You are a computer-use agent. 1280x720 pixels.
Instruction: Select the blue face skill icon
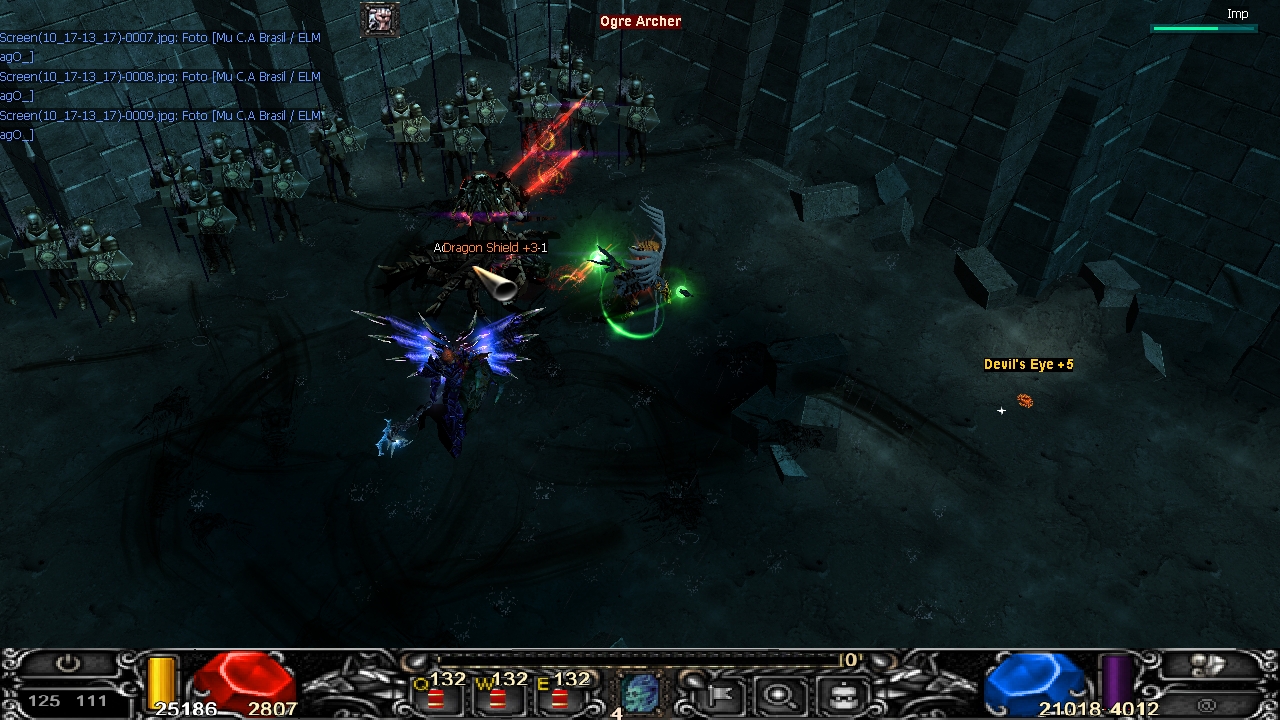point(640,692)
